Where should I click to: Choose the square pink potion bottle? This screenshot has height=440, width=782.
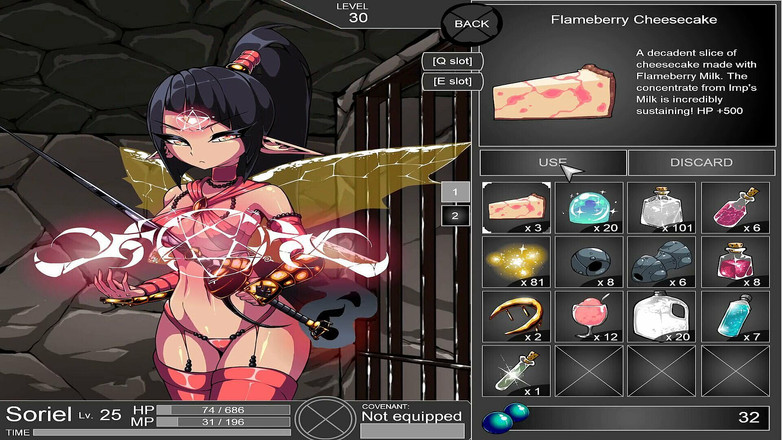[736, 261]
